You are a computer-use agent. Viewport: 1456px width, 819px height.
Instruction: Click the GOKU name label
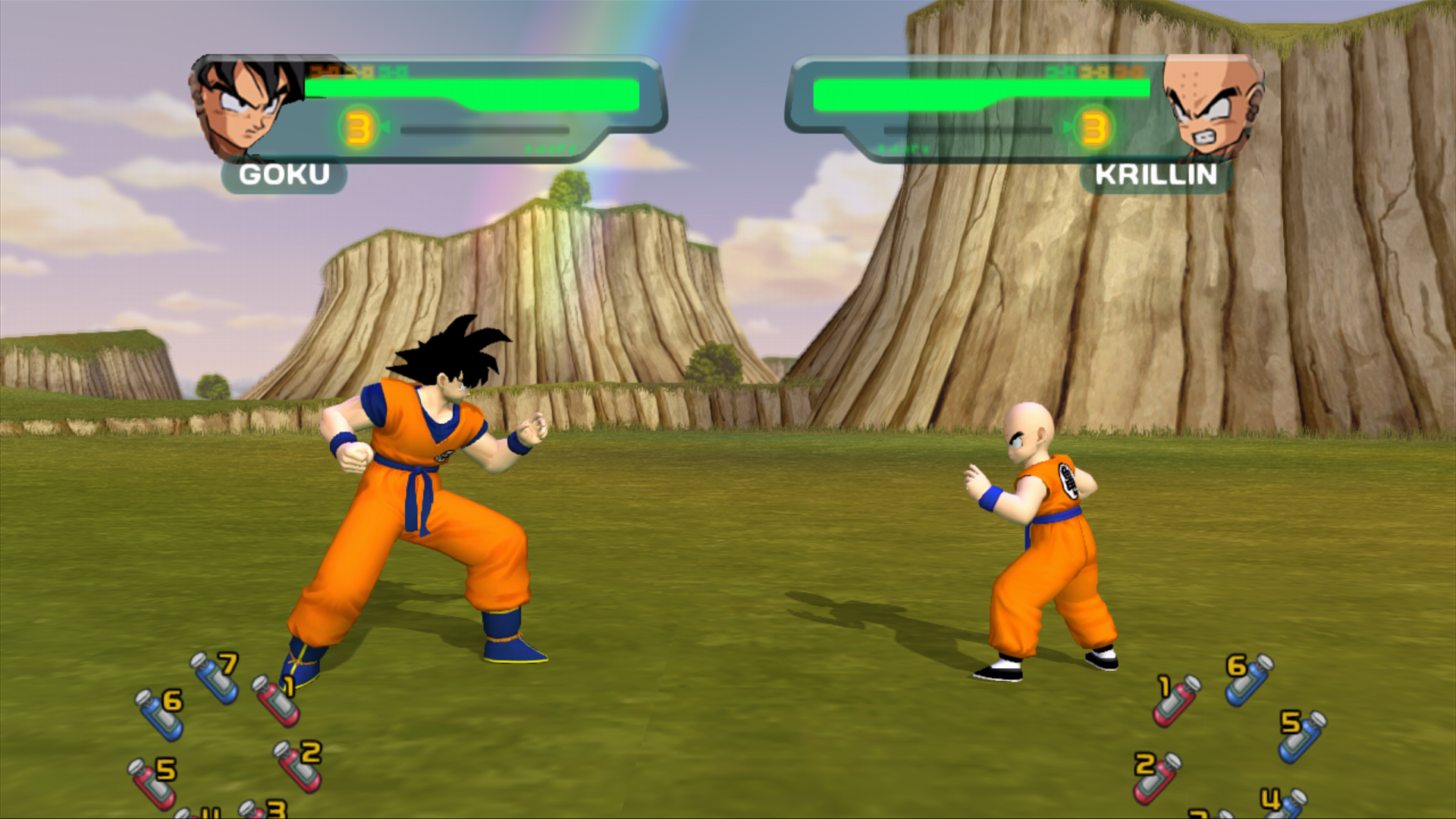(x=284, y=176)
